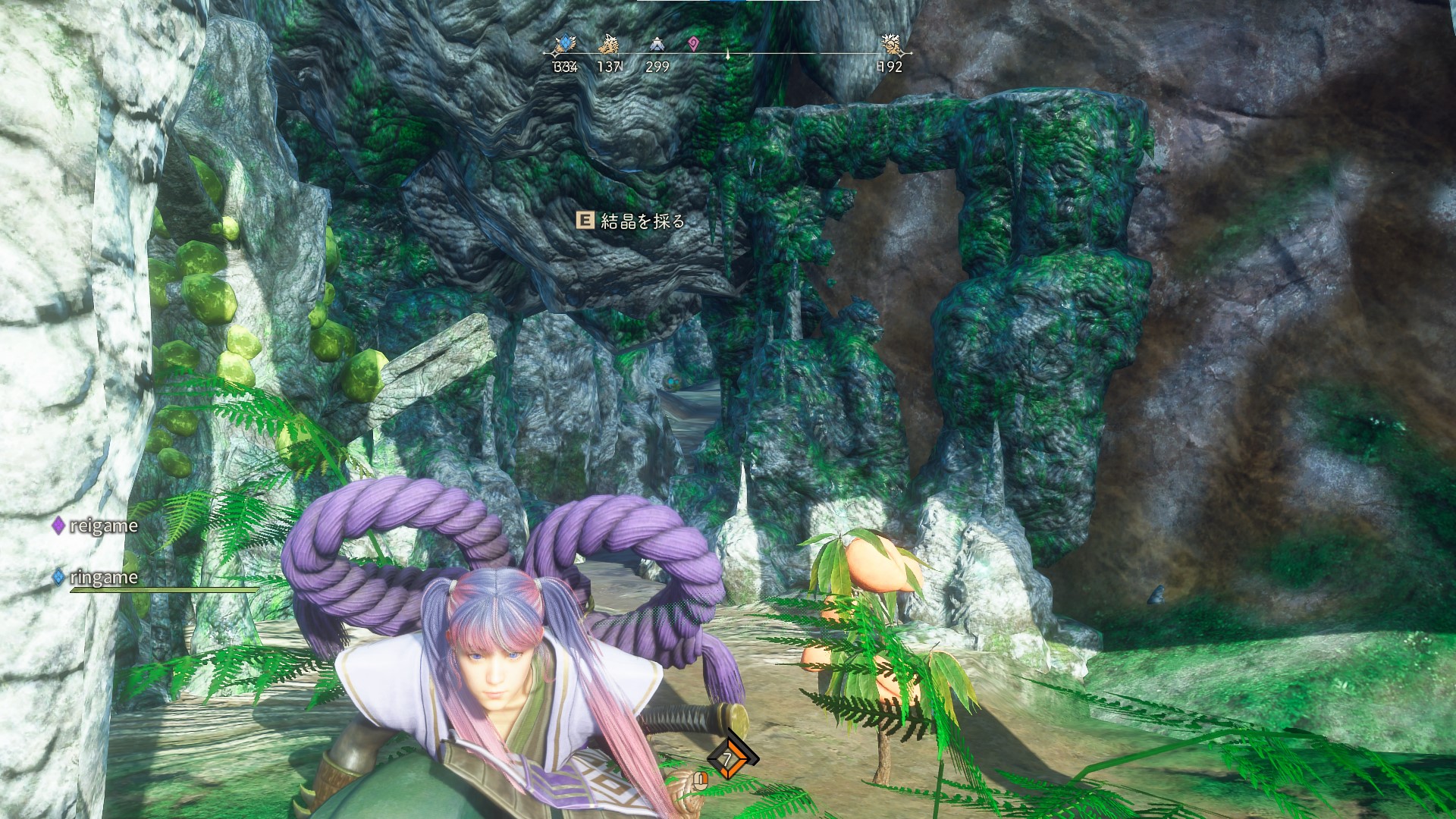The image size is (1456, 819).
Task: Select the blue crystal compass marker
Action: 565,45
